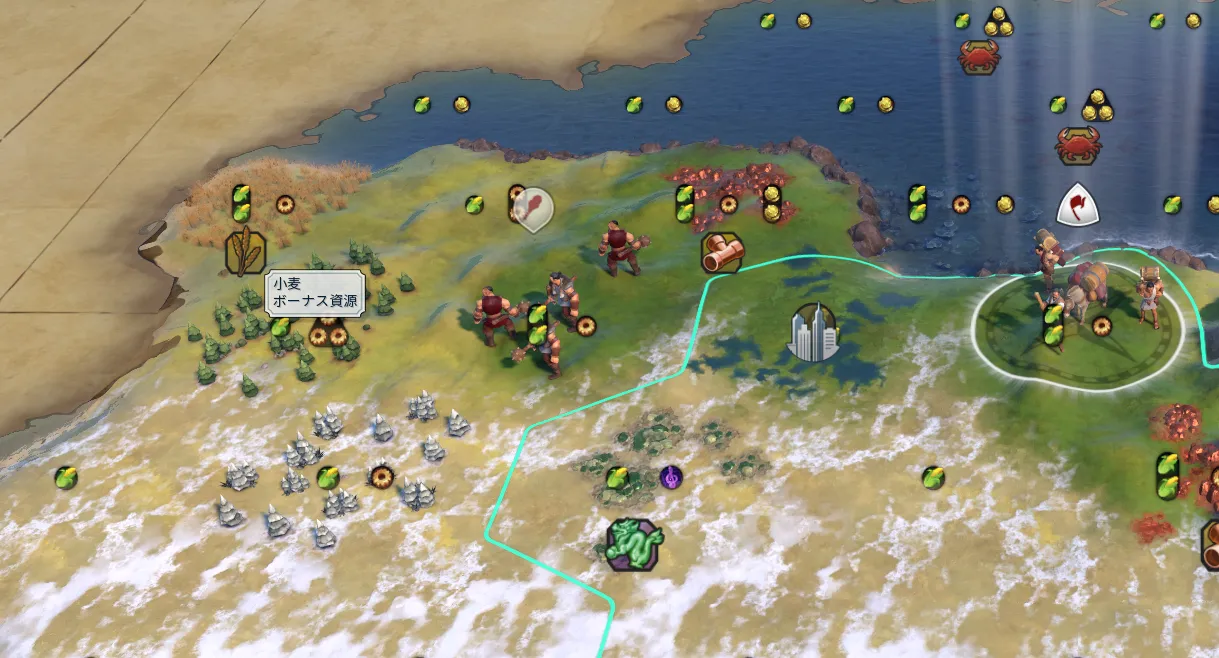Click the skyscraper city center icon

(813, 332)
